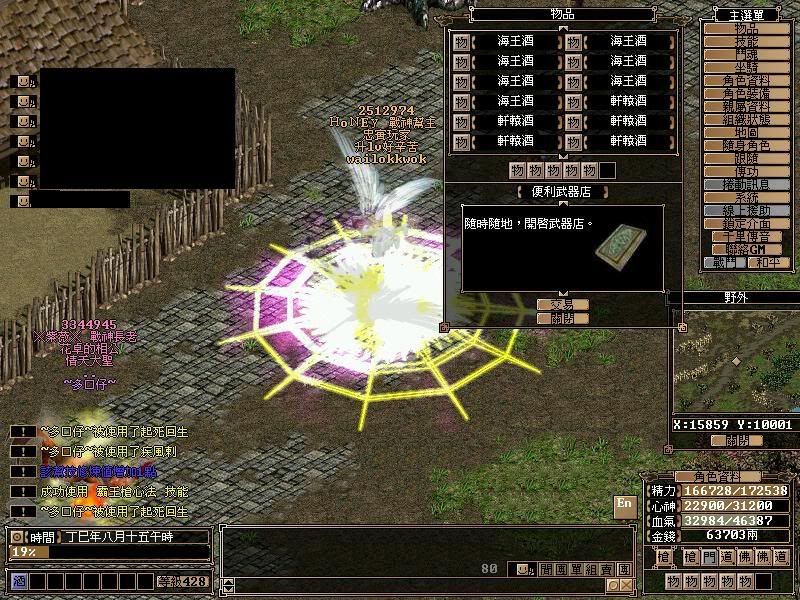
Task: Close the minimap panel
Action: click(x=736, y=439)
